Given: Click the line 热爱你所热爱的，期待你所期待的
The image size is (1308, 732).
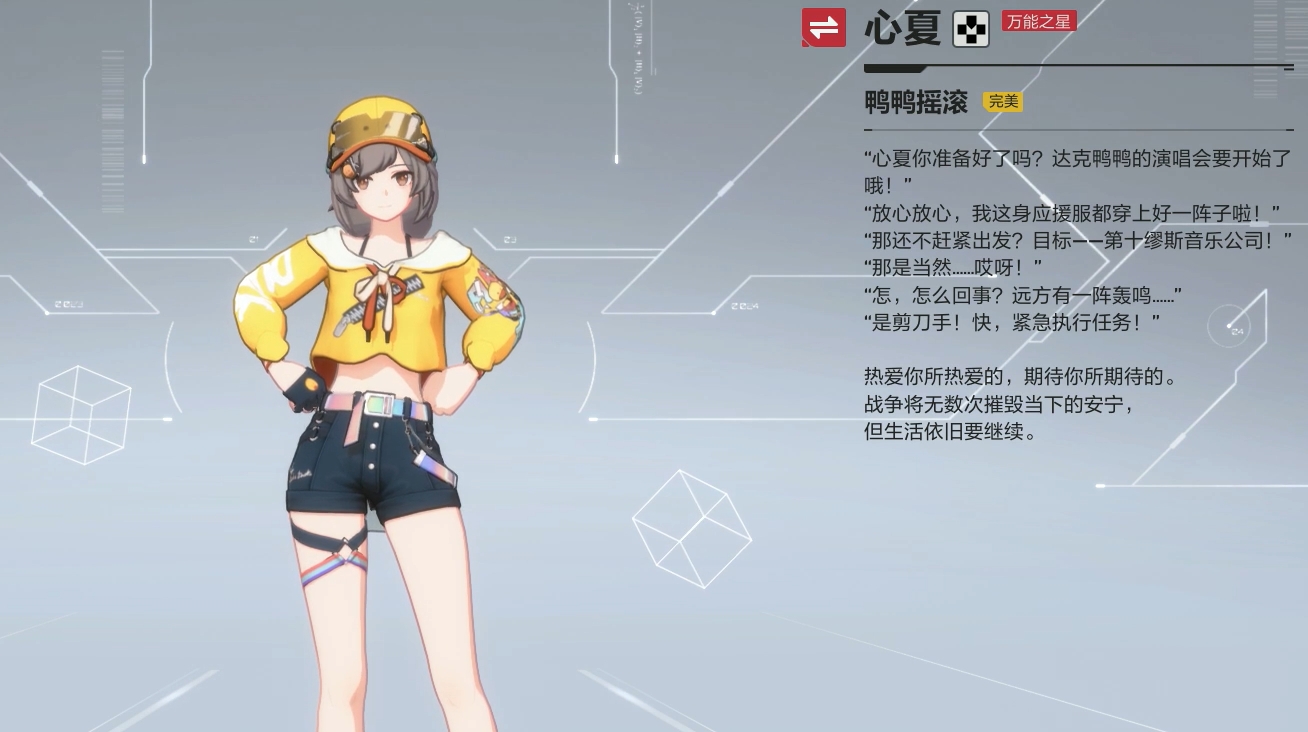Looking at the screenshot, I should [x=1020, y=377].
